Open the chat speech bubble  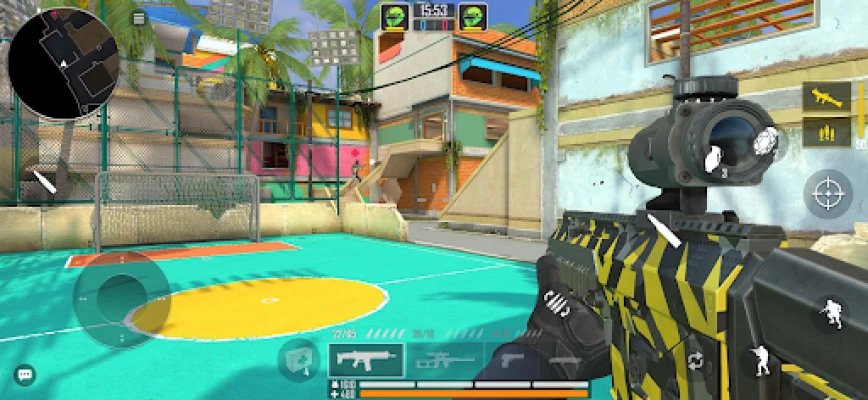25,375
